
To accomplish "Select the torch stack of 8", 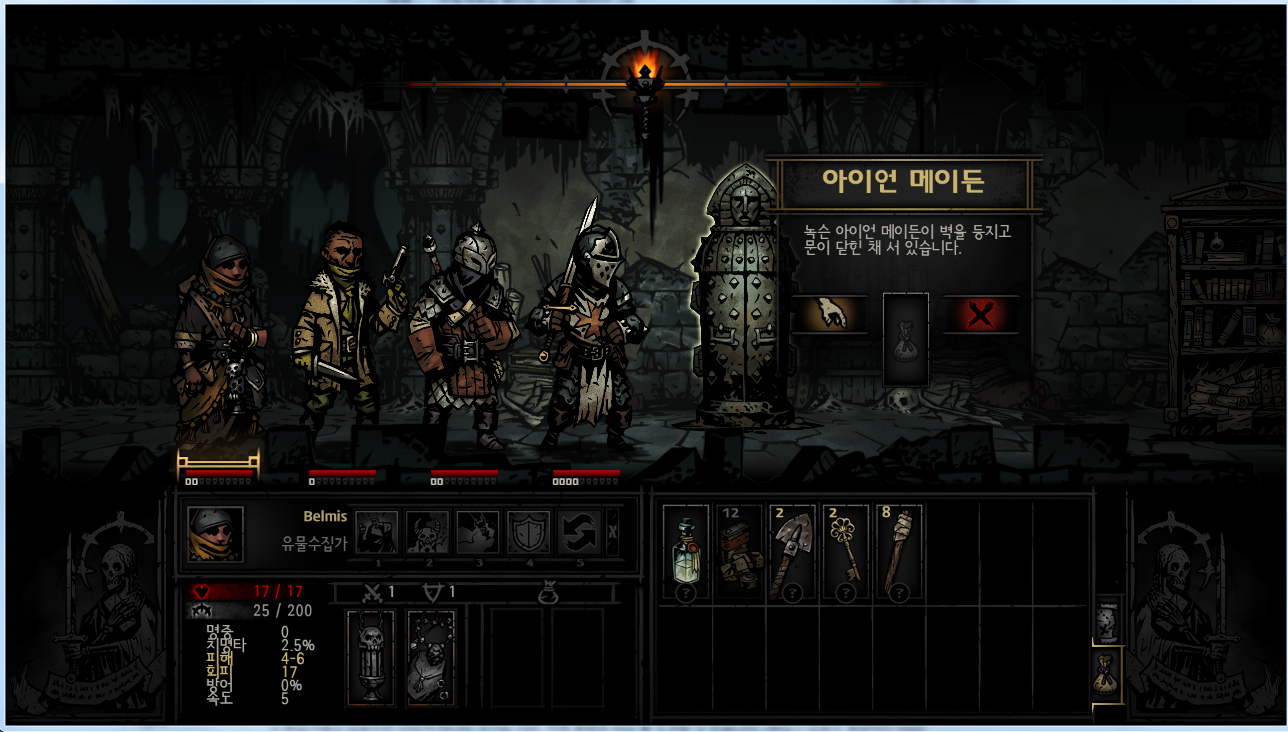I will click(x=898, y=553).
